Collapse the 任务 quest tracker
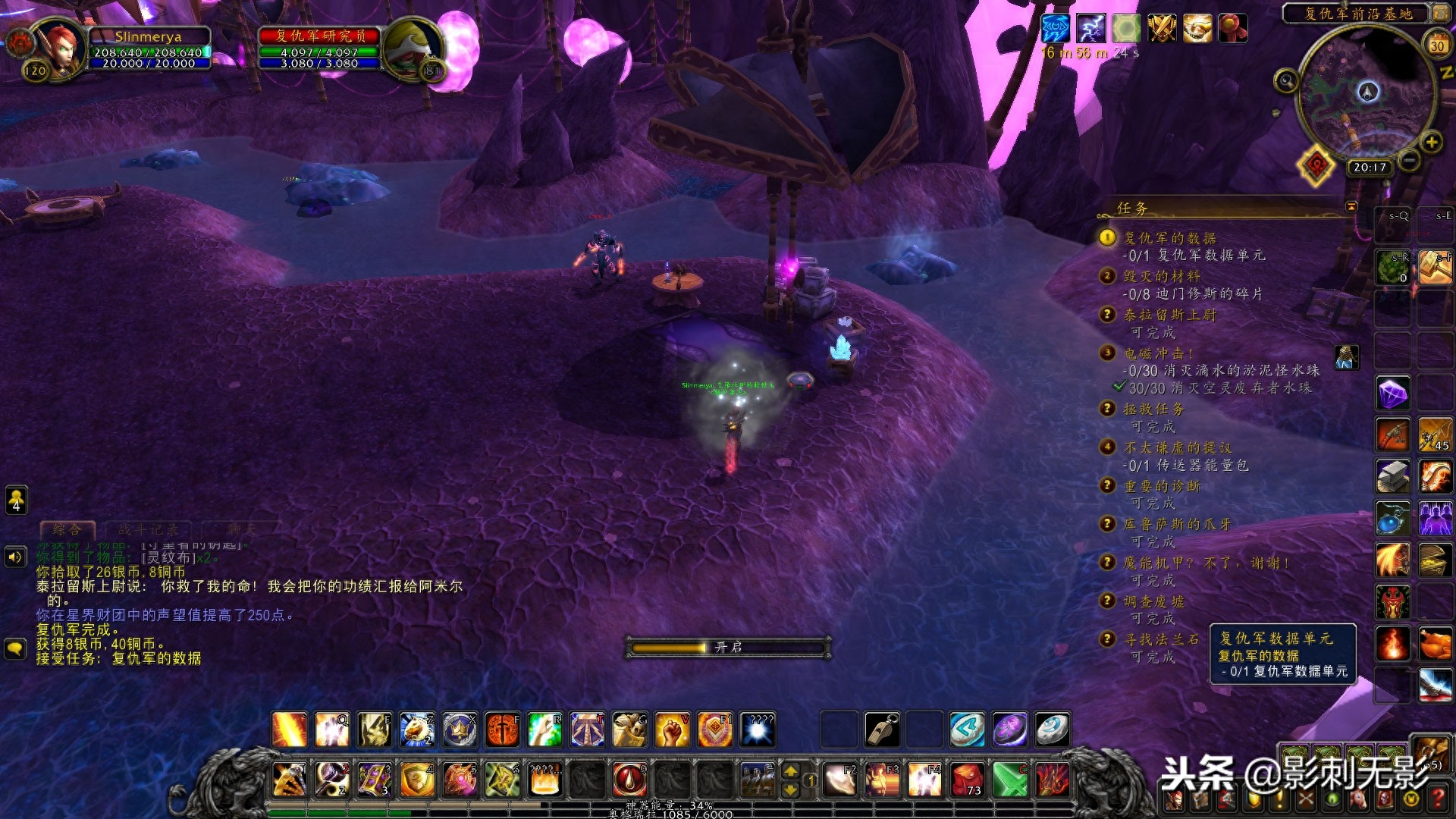The width and height of the screenshot is (1456, 819). tap(1351, 206)
